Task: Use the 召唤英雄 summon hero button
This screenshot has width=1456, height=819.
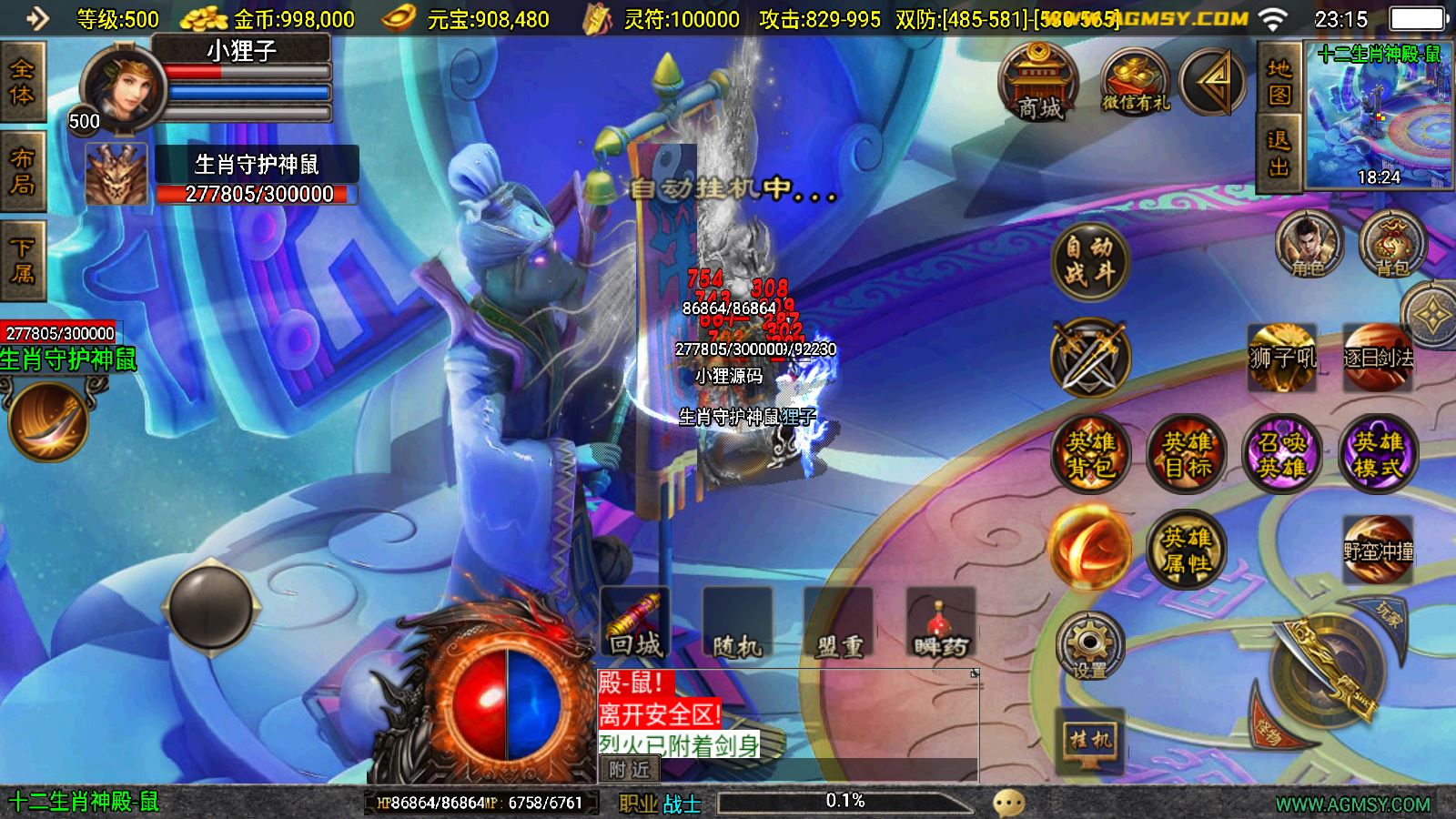Action: click(1281, 454)
